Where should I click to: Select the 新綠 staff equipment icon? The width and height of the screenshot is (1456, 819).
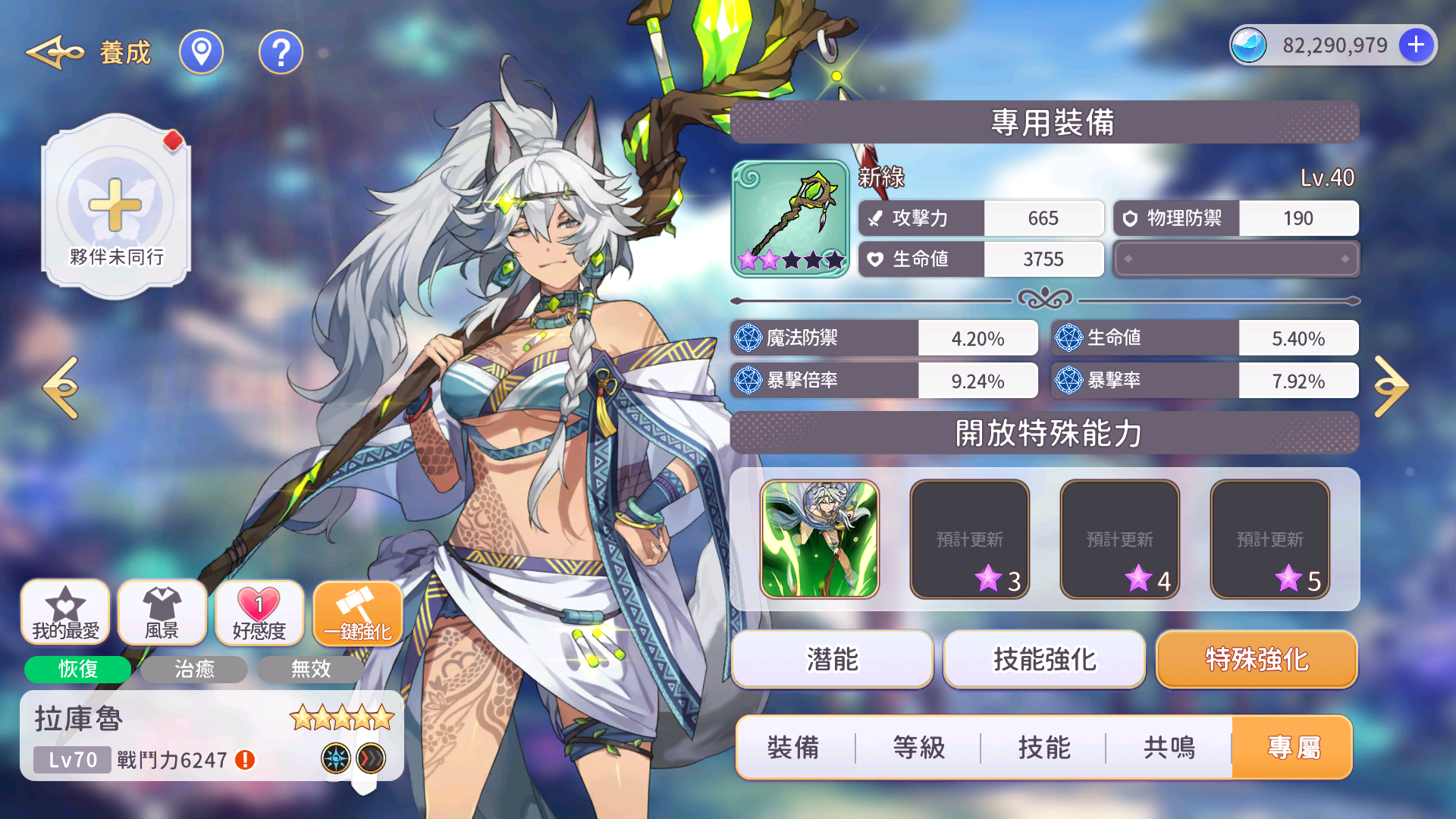790,218
